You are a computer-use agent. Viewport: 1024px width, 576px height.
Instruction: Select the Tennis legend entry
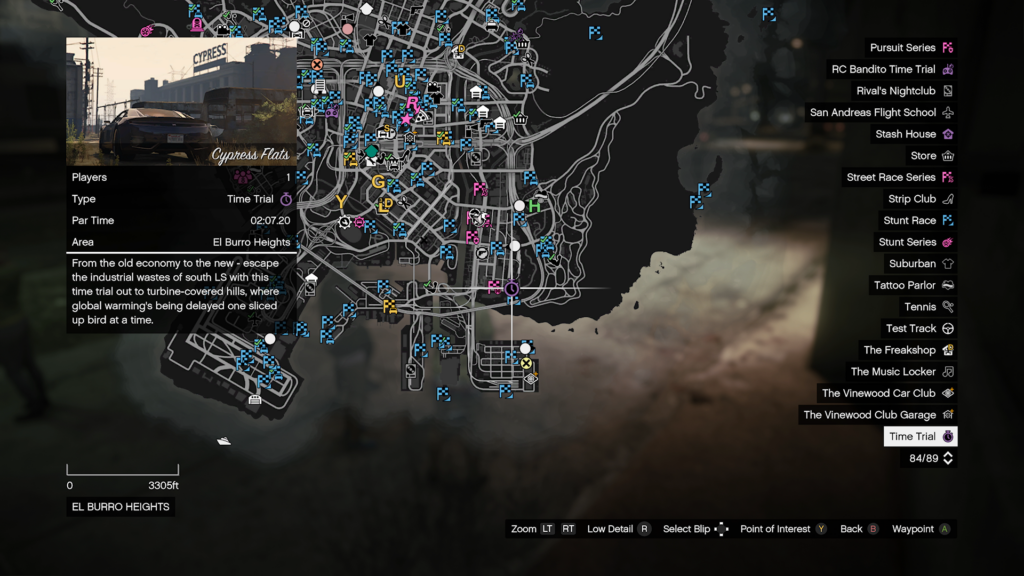point(920,307)
